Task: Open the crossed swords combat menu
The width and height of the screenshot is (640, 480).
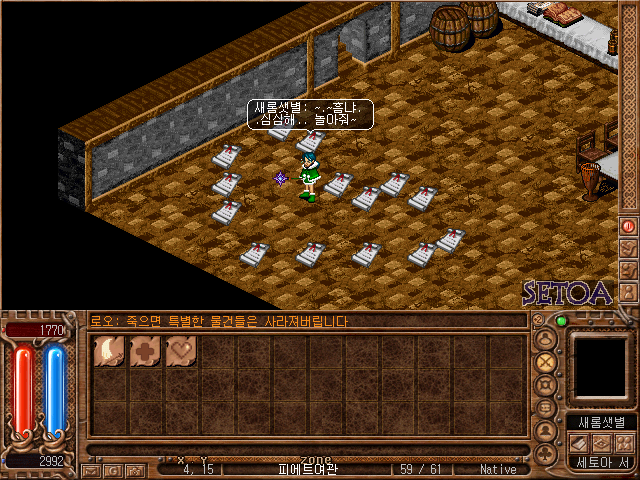Action: [546, 361]
